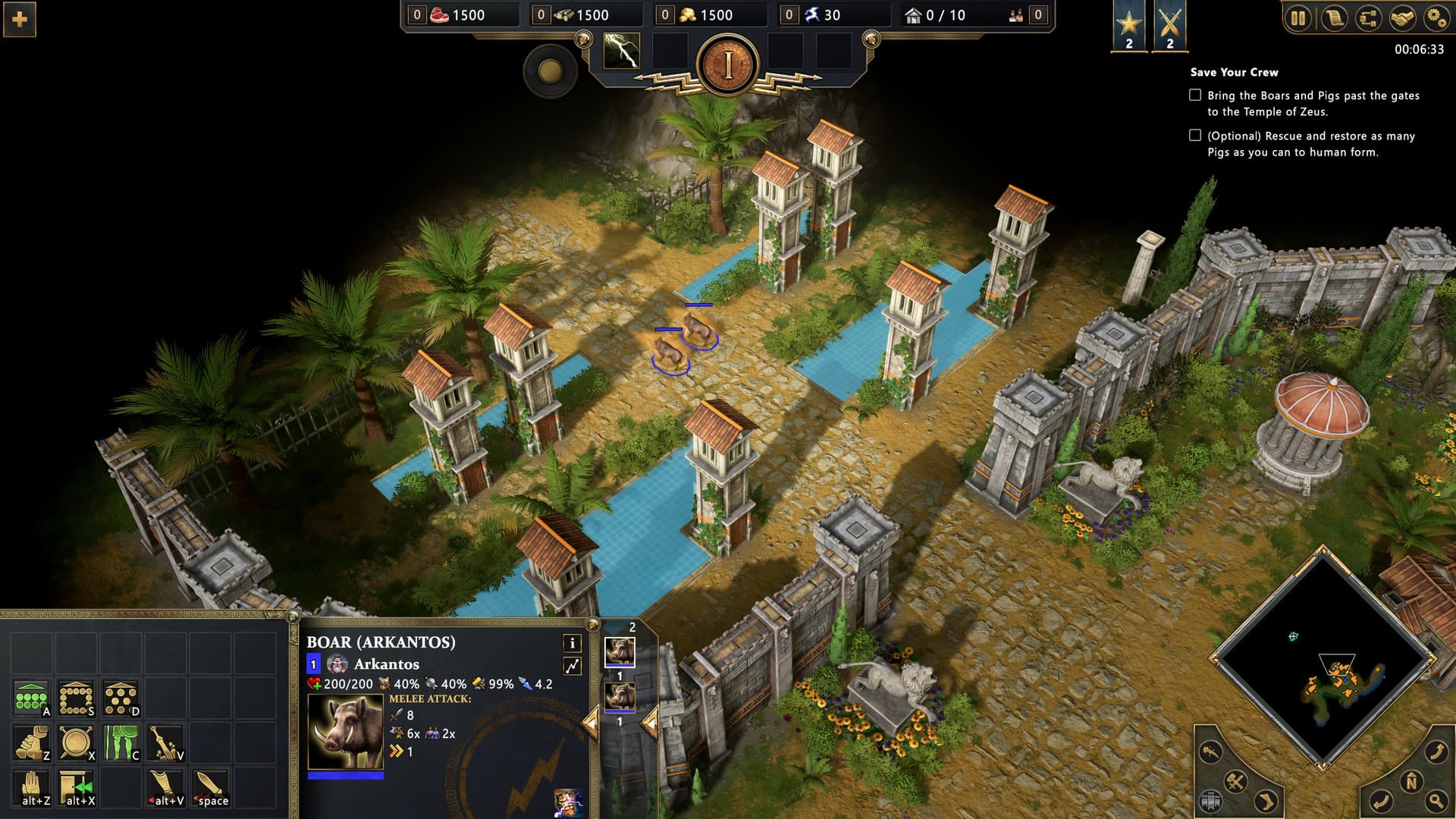Open the diplomacy handshake menu
The width and height of the screenshot is (1456, 819).
click(1402, 17)
